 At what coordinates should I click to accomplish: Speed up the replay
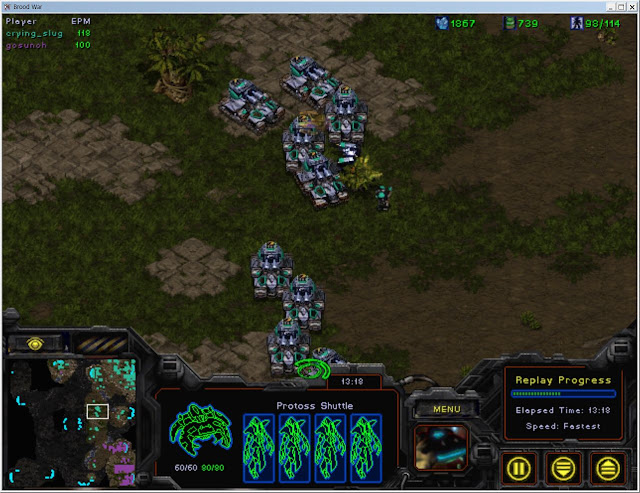[606, 466]
